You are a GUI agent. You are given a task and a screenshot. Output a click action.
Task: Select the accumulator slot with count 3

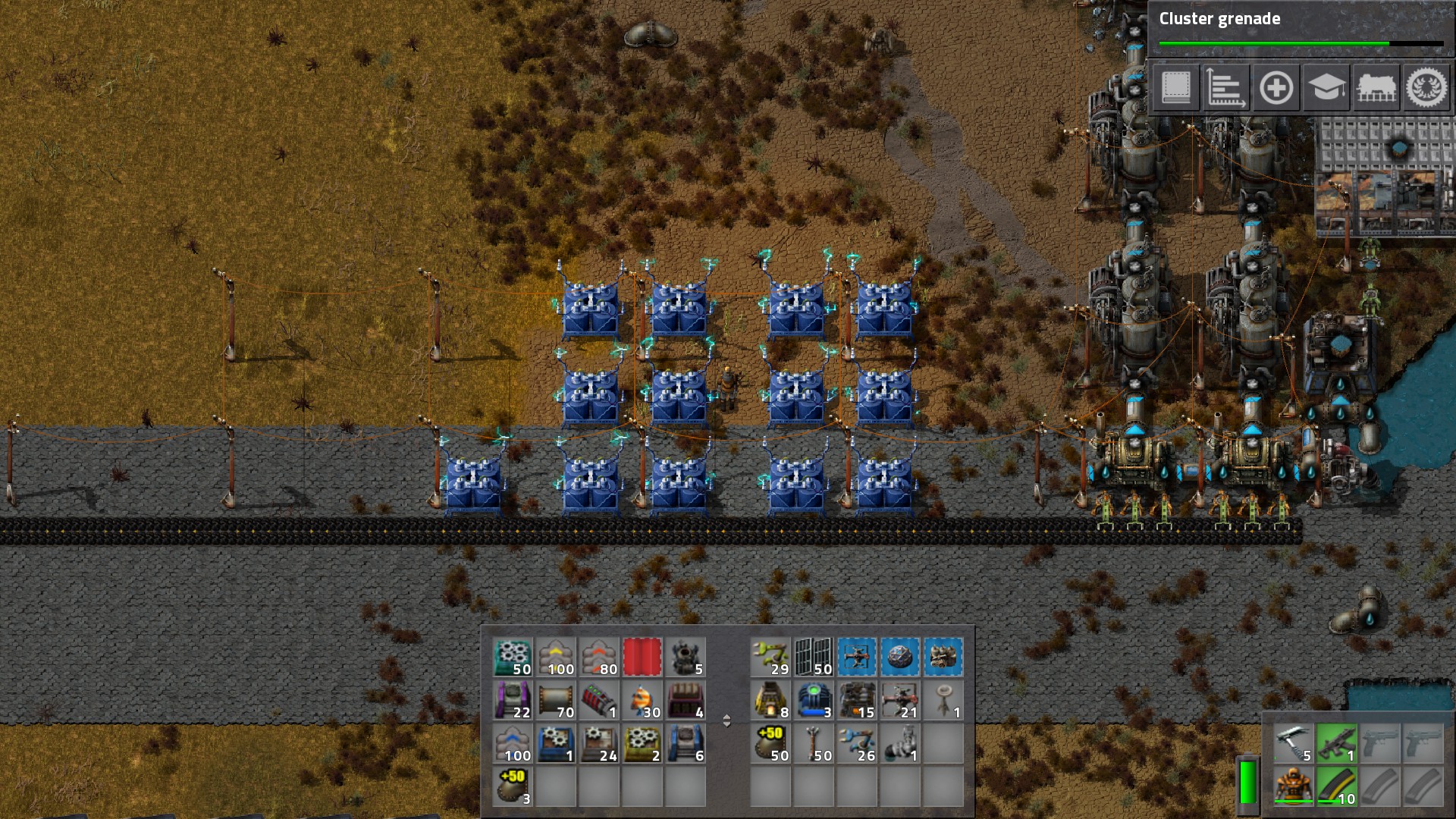pos(813,700)
